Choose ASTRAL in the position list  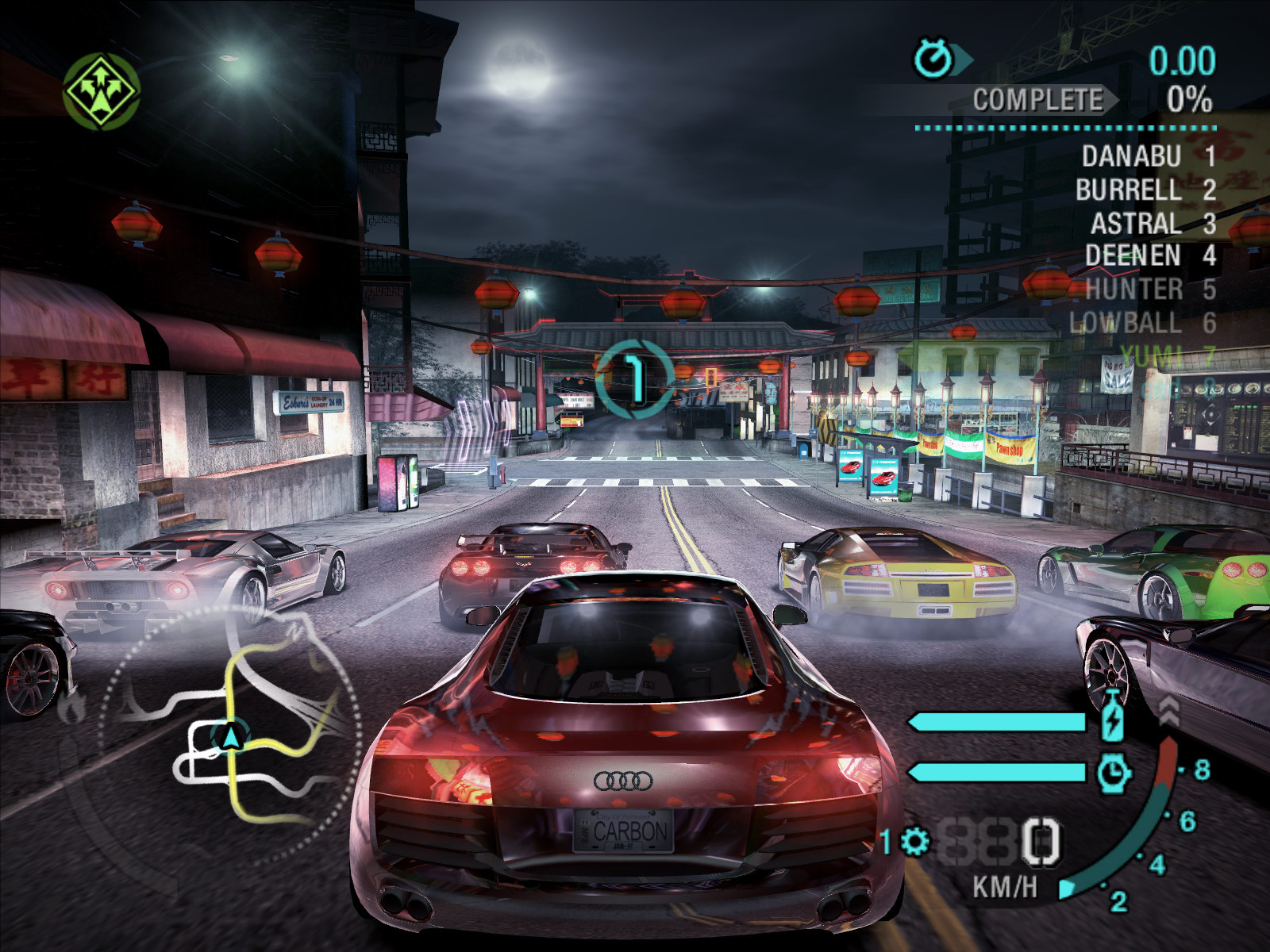[1136, 224]
